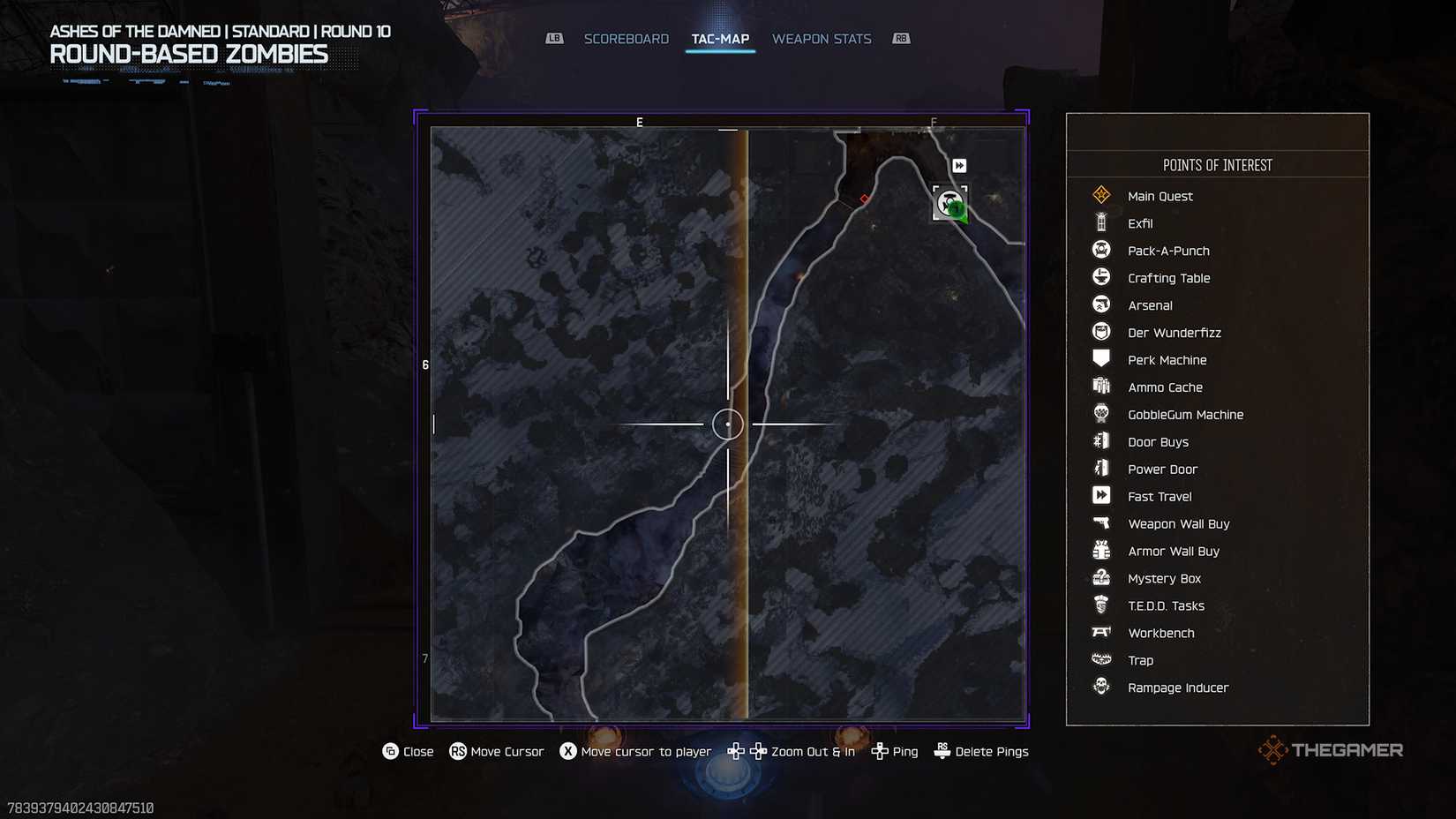The height and width of the screenshot is (819, 1456).
Task: Select the Der Wunderfizz icon
Action: pos(1100,332)
